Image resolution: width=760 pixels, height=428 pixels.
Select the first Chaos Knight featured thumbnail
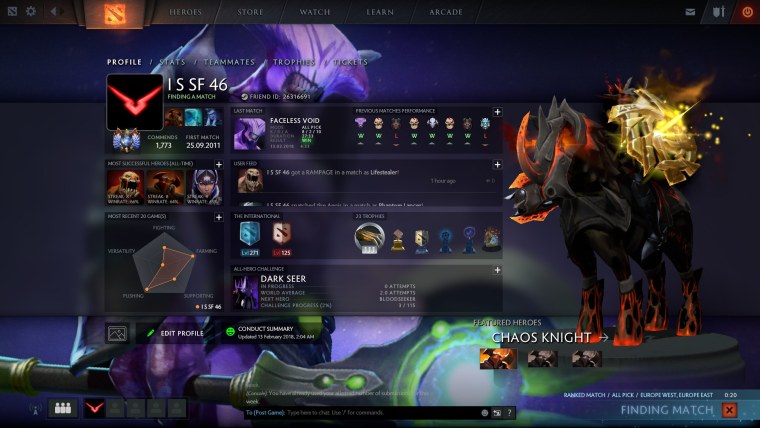coord(498,358)
